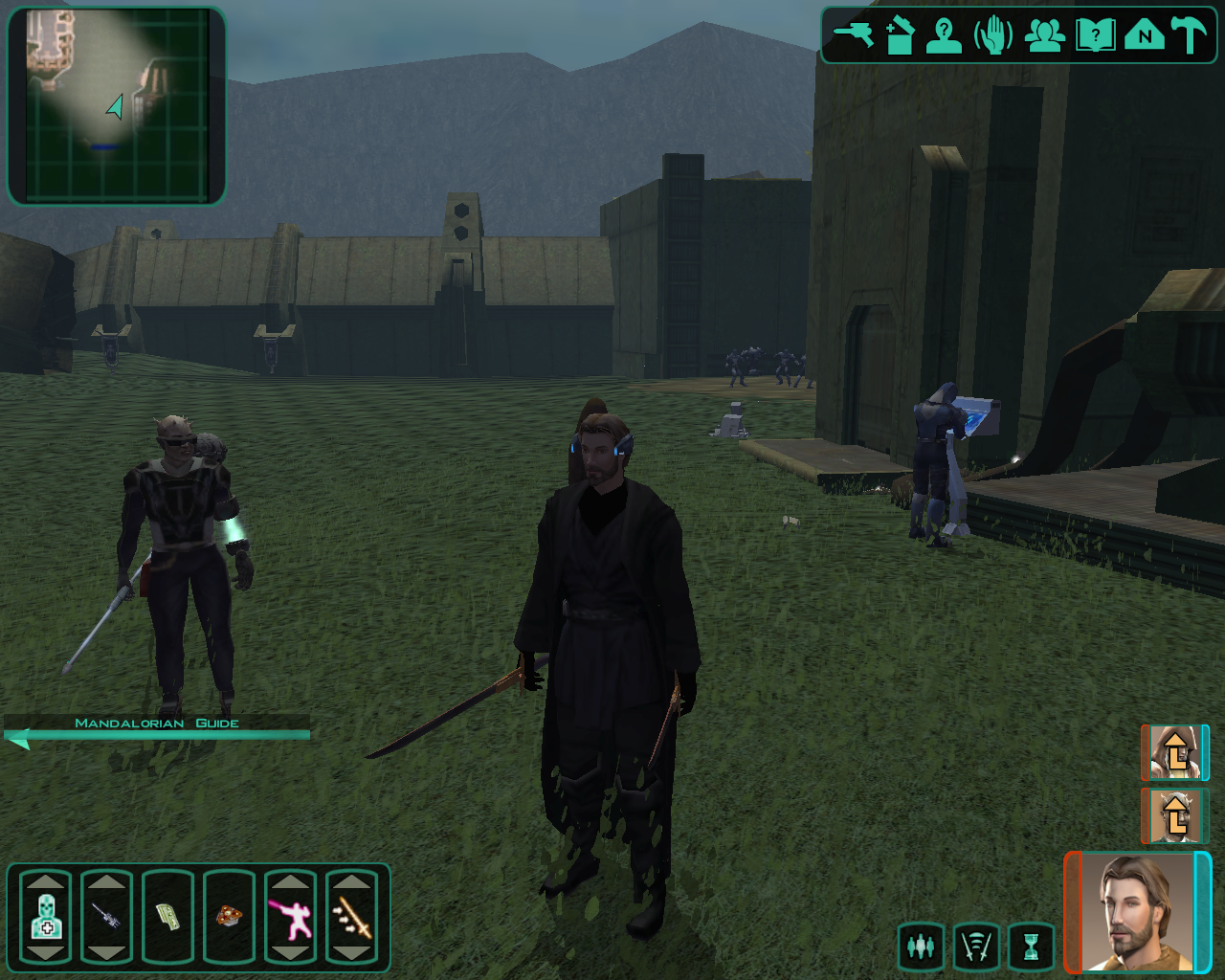Open the party group icon in top bar
The width and height of the screenshot is (1225, 980).
point(1044,36)
